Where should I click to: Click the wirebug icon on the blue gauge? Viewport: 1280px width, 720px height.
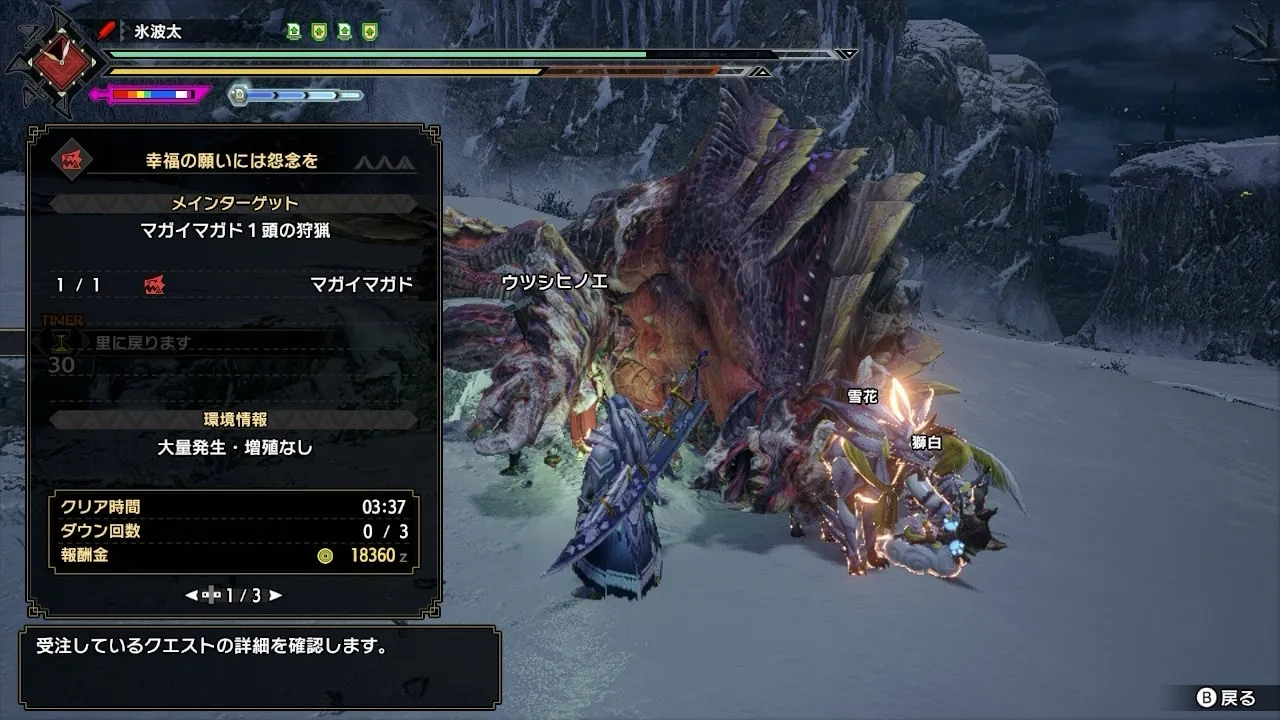click(238, 95)
